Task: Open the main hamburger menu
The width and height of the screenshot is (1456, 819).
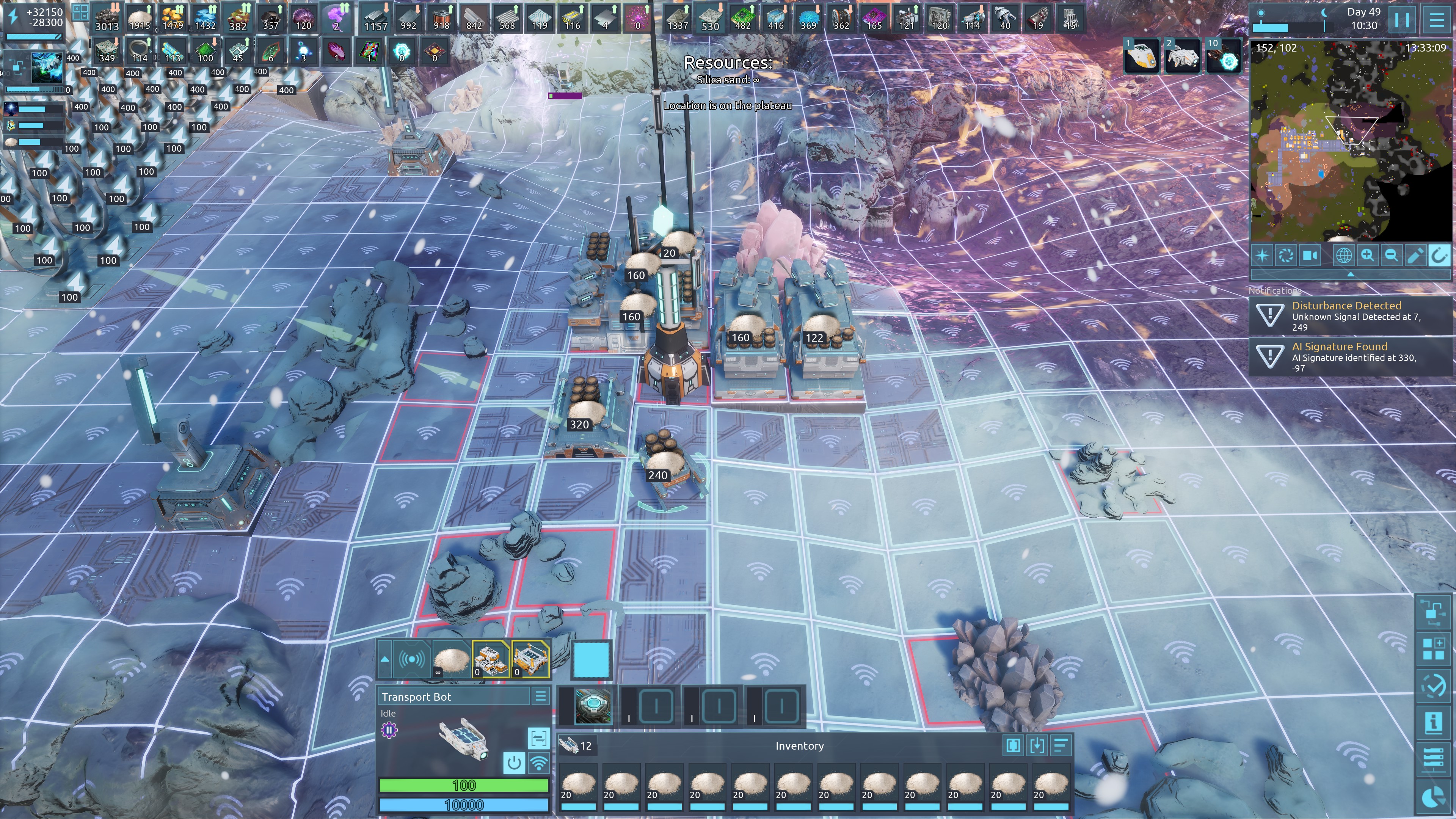Action: (x=1437, y=20)
